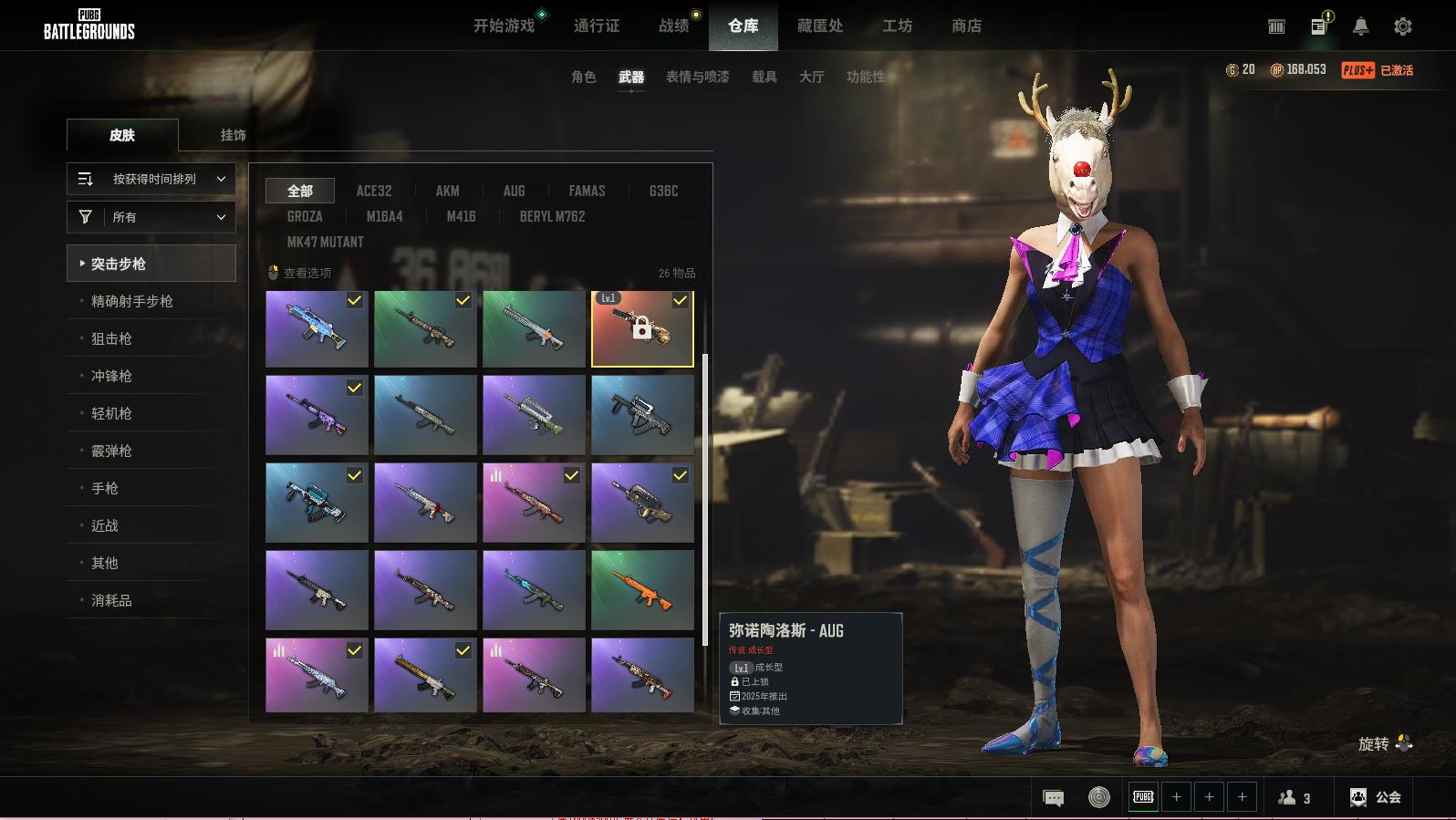Open notifications with the bell icon

[x=1360, y=26]
